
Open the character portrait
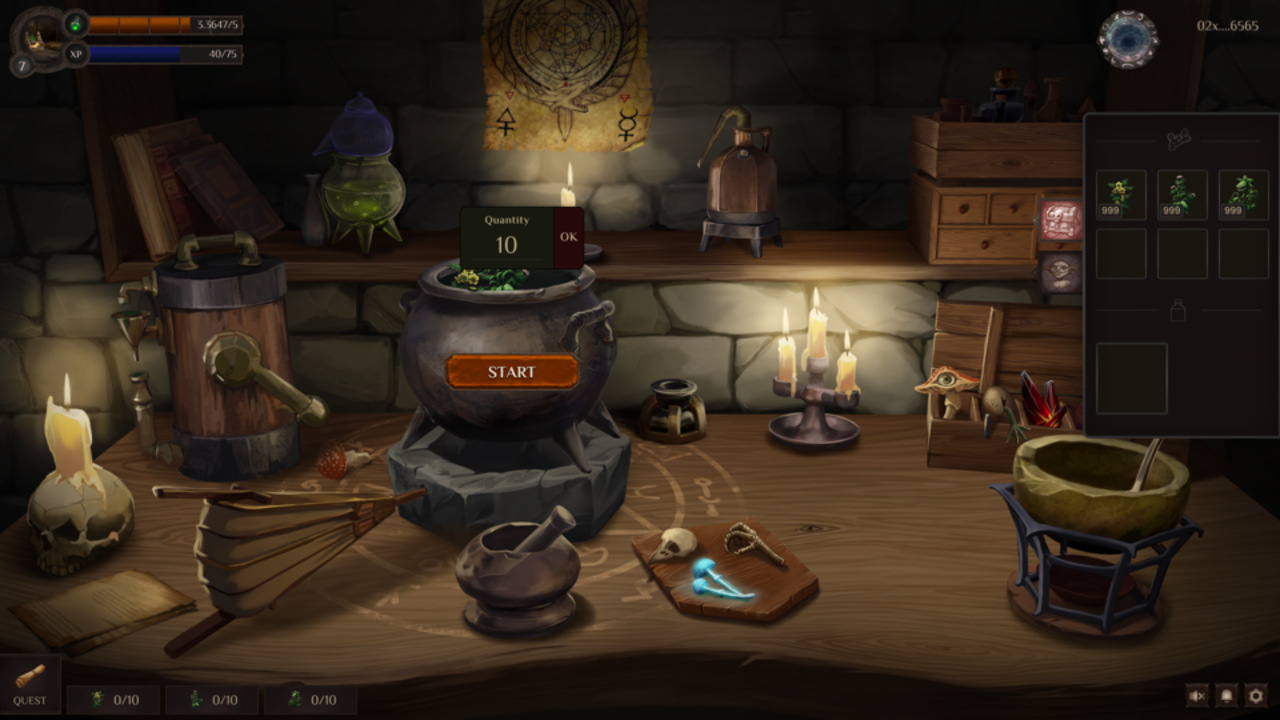37,35
